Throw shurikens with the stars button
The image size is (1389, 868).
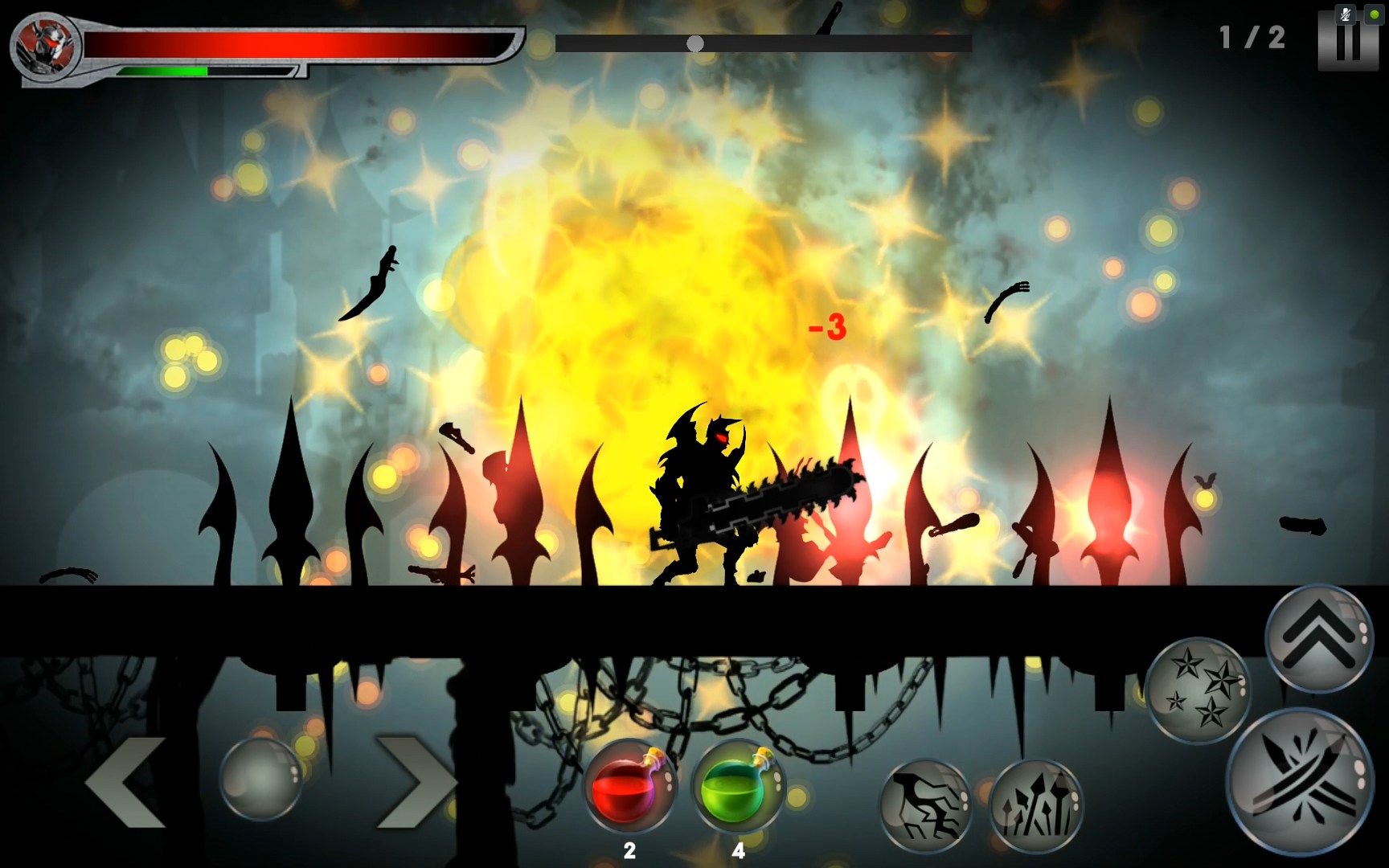tap(1198, 690)
